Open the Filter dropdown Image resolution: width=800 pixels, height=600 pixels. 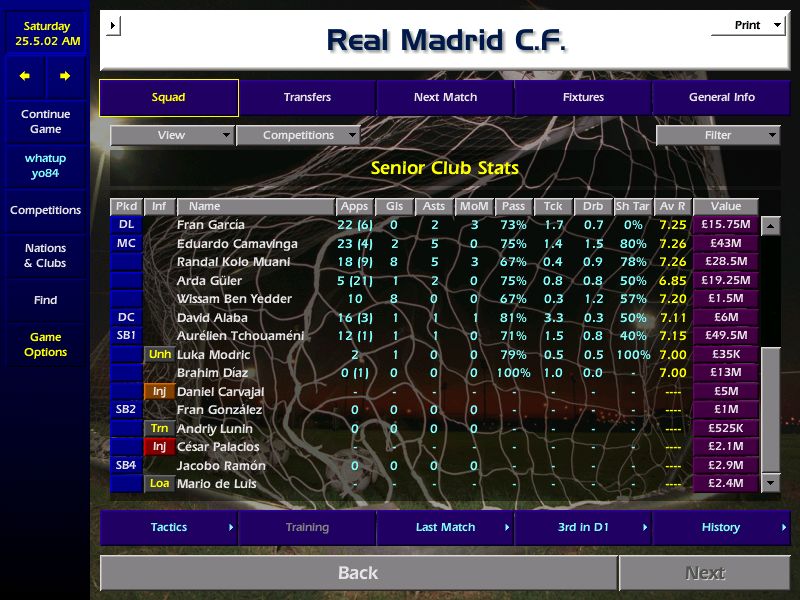tap(718, 136)
